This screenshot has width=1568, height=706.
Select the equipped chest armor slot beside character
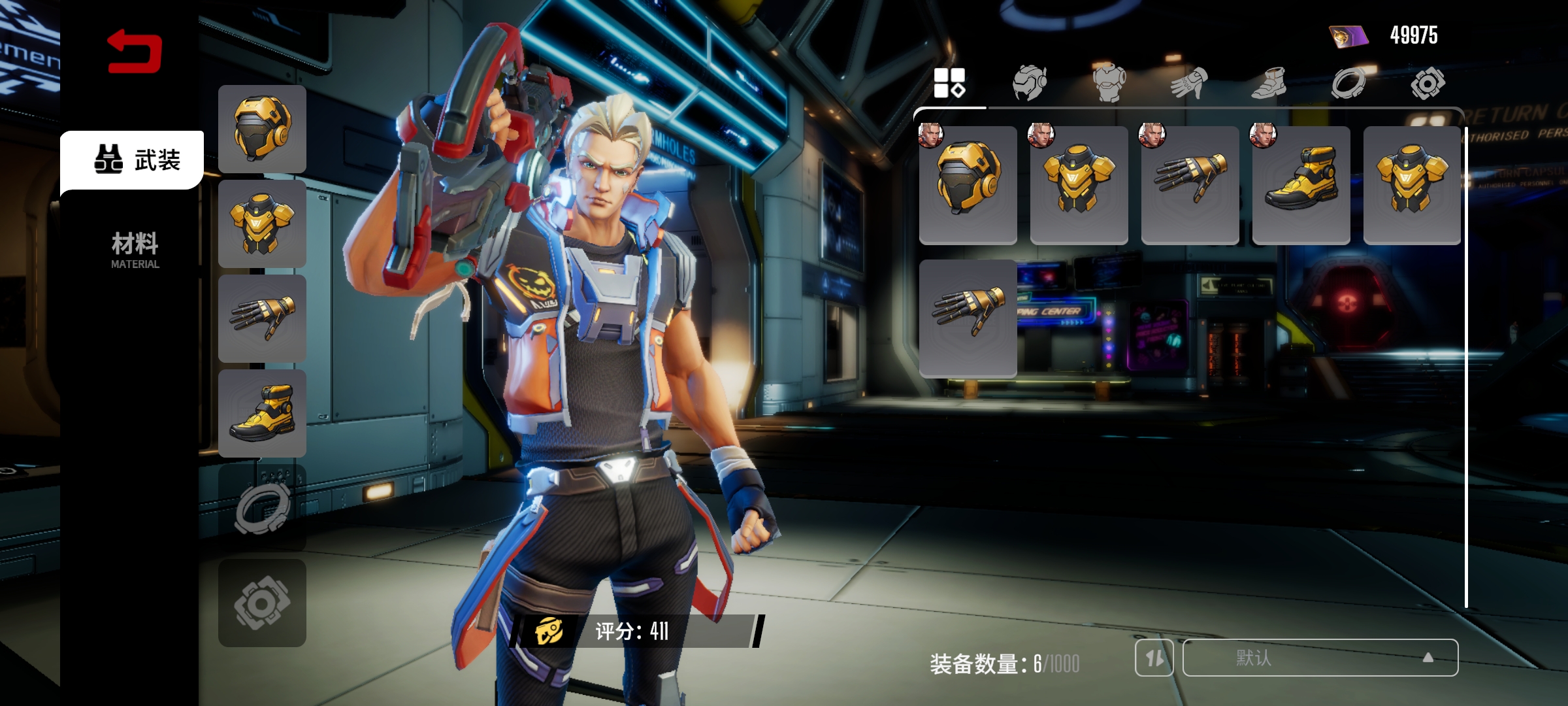(x=262, y=224)
